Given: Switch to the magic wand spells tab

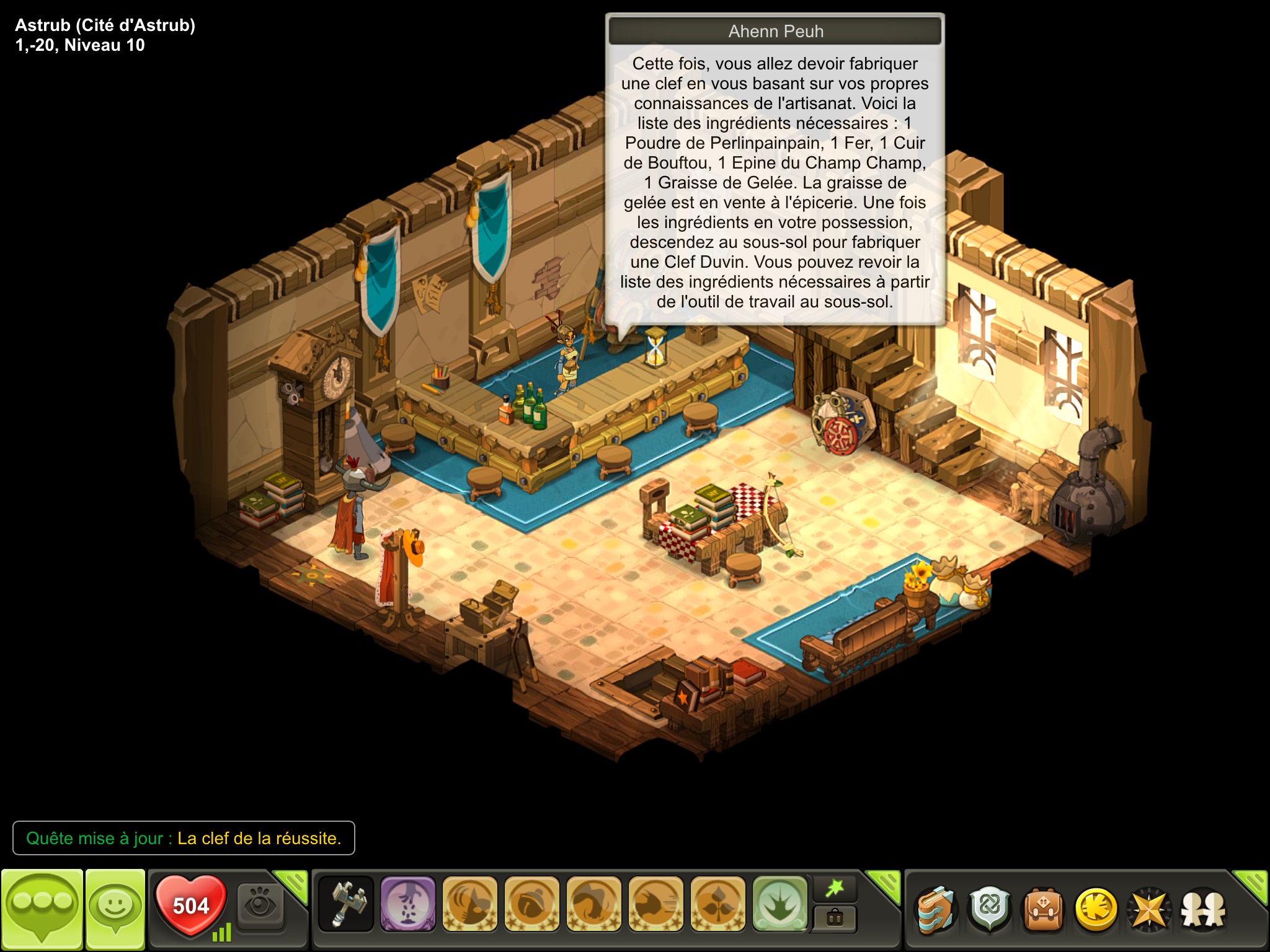Looking at the screenshot, I should 835,889.
